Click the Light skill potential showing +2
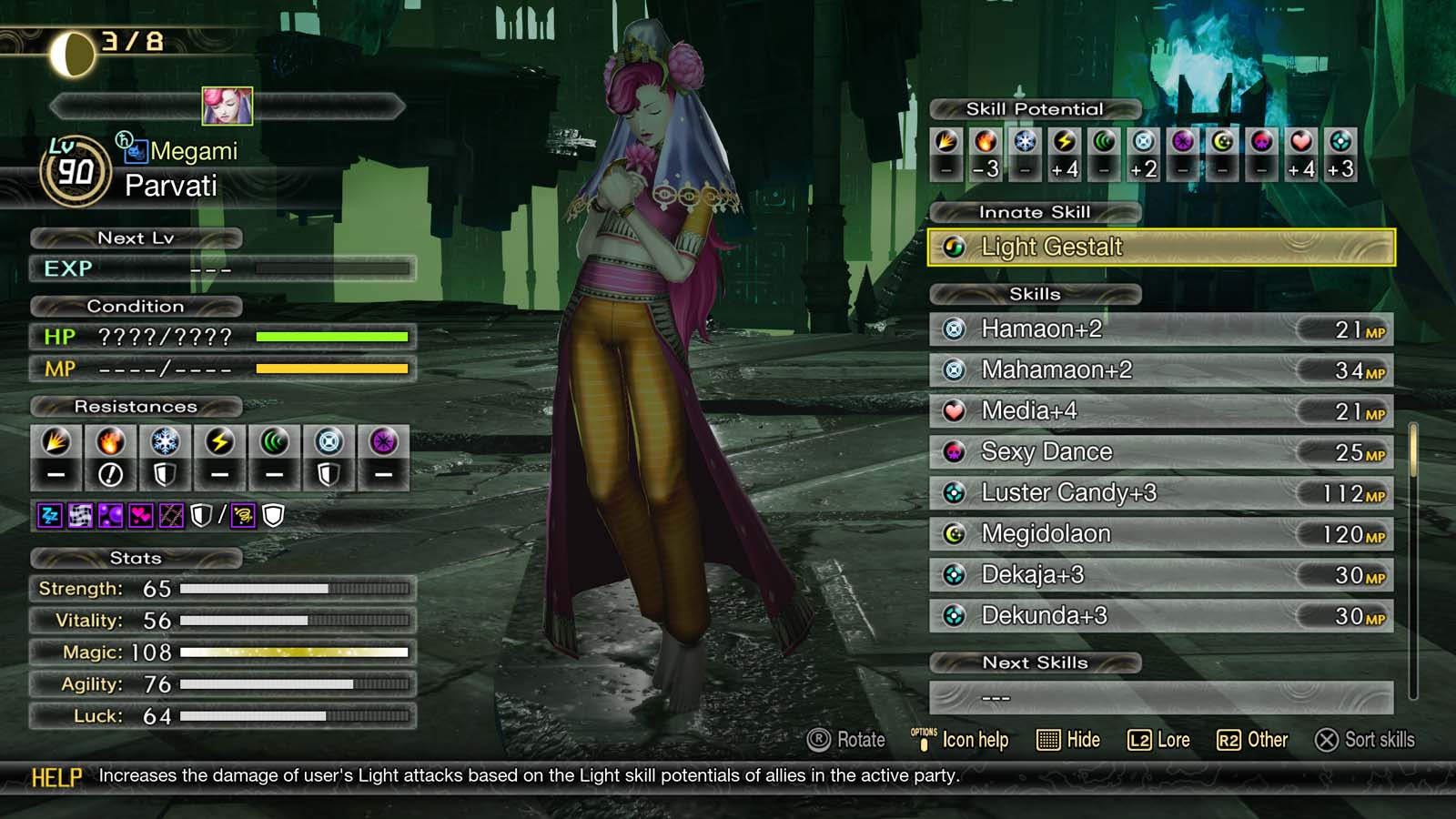Image resolution: width=1456 pixels, height=819 pixels. (1143, 141)
